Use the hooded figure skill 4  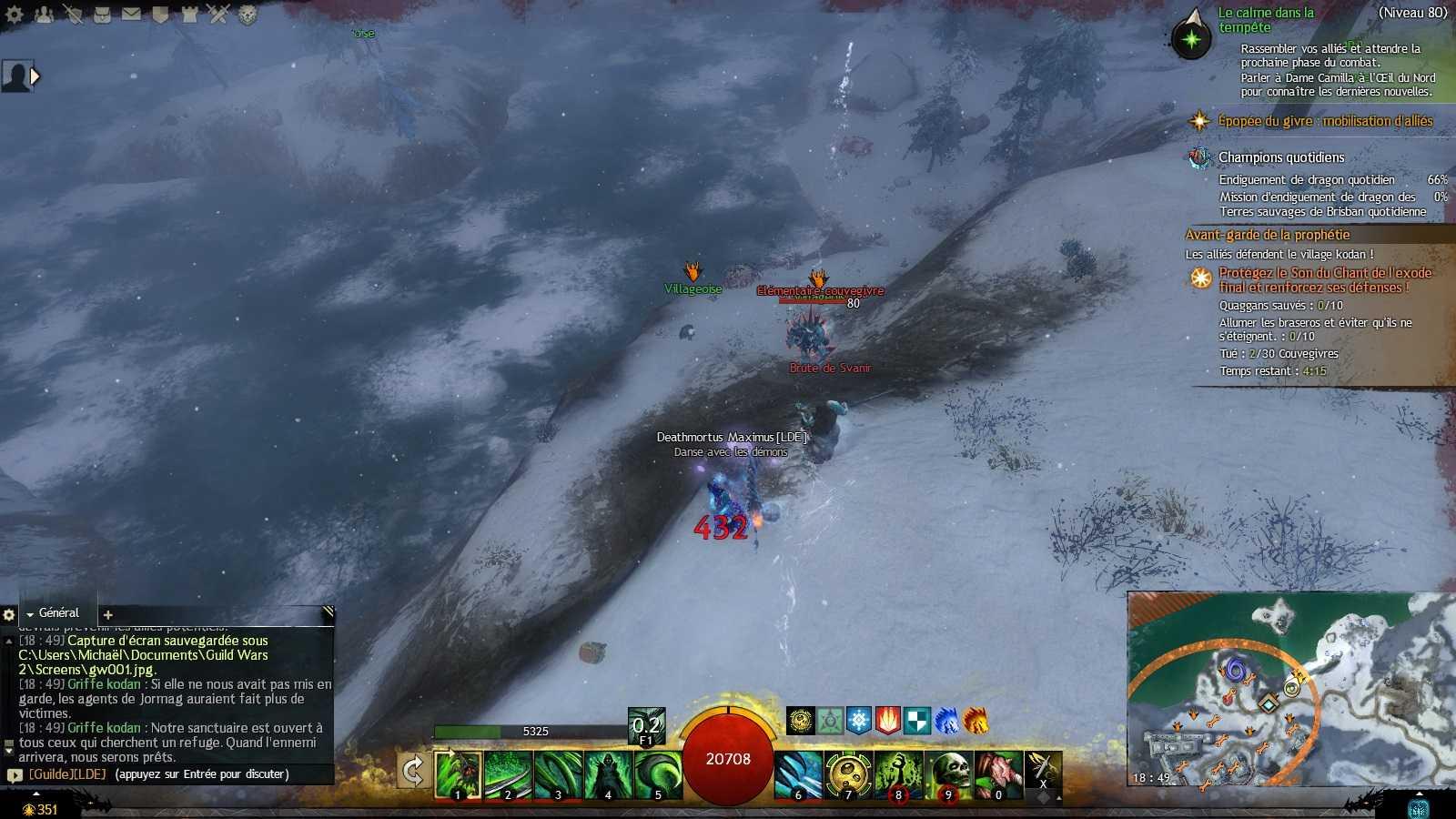[608, 774]
